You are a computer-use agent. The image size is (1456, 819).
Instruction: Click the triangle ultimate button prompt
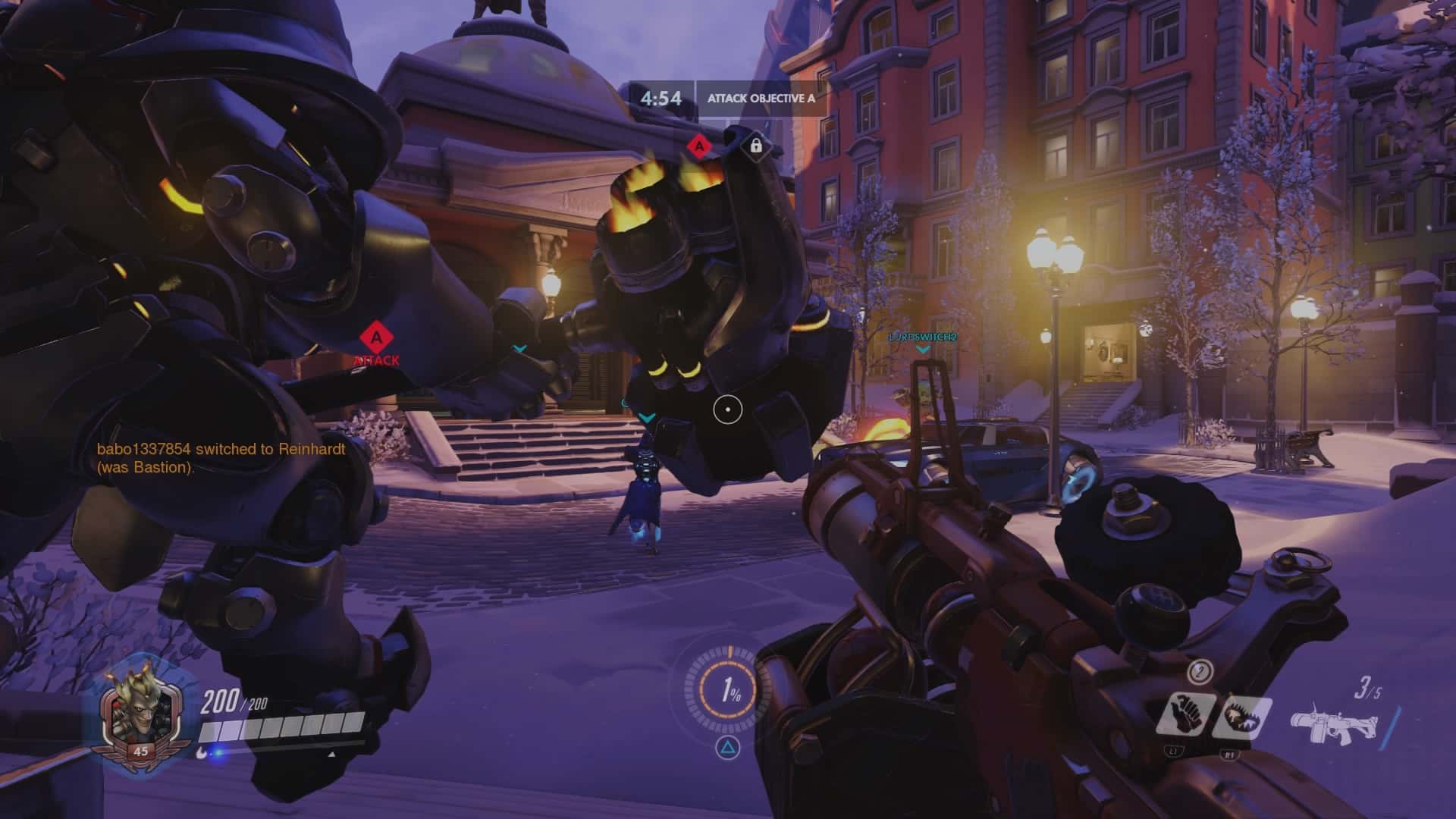click(729, 748)
